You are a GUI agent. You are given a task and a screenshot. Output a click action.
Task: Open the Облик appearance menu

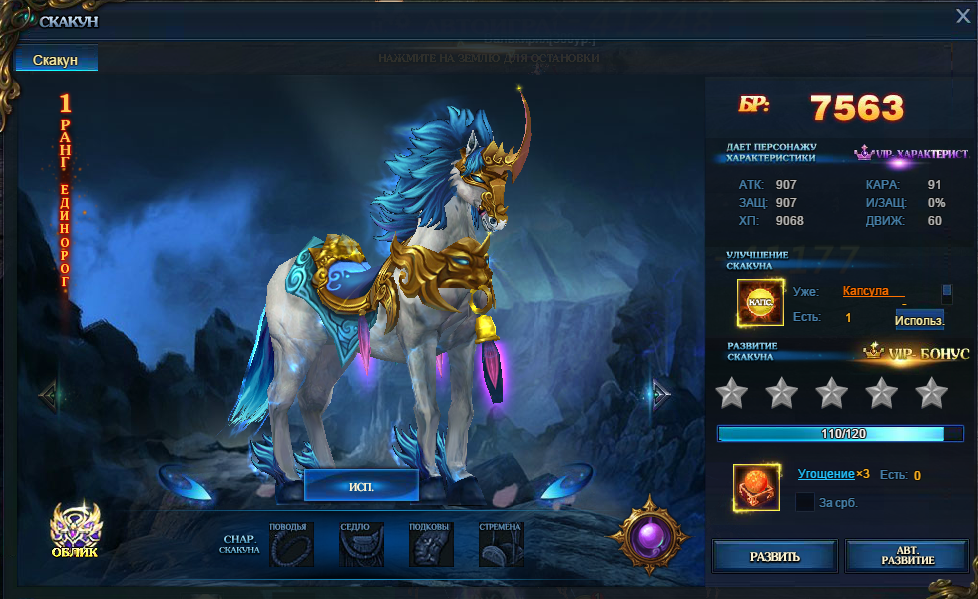[75, 529]
